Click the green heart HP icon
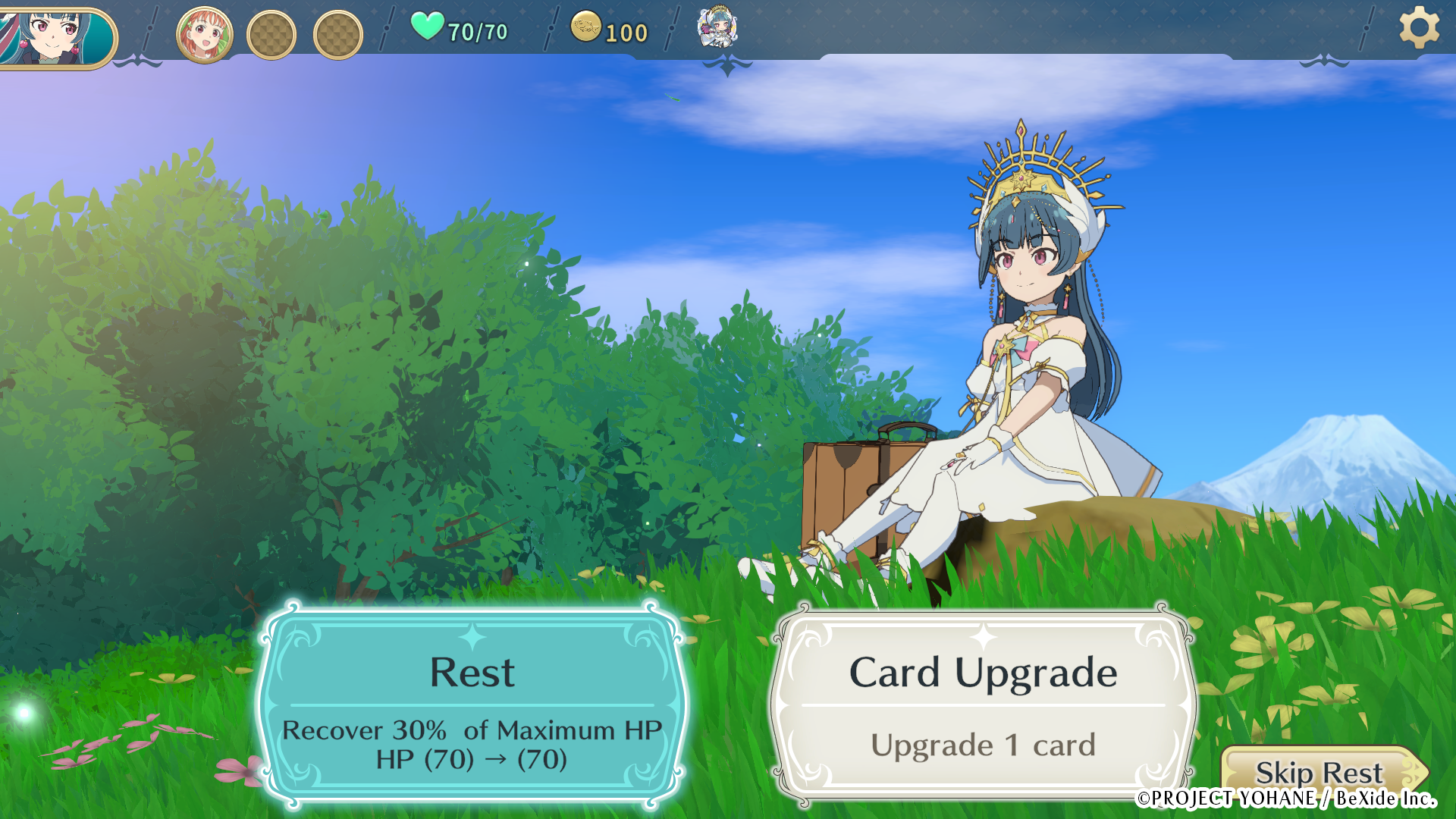Image resolution: width=1456 pixels, height=819 pixels. 427,28
